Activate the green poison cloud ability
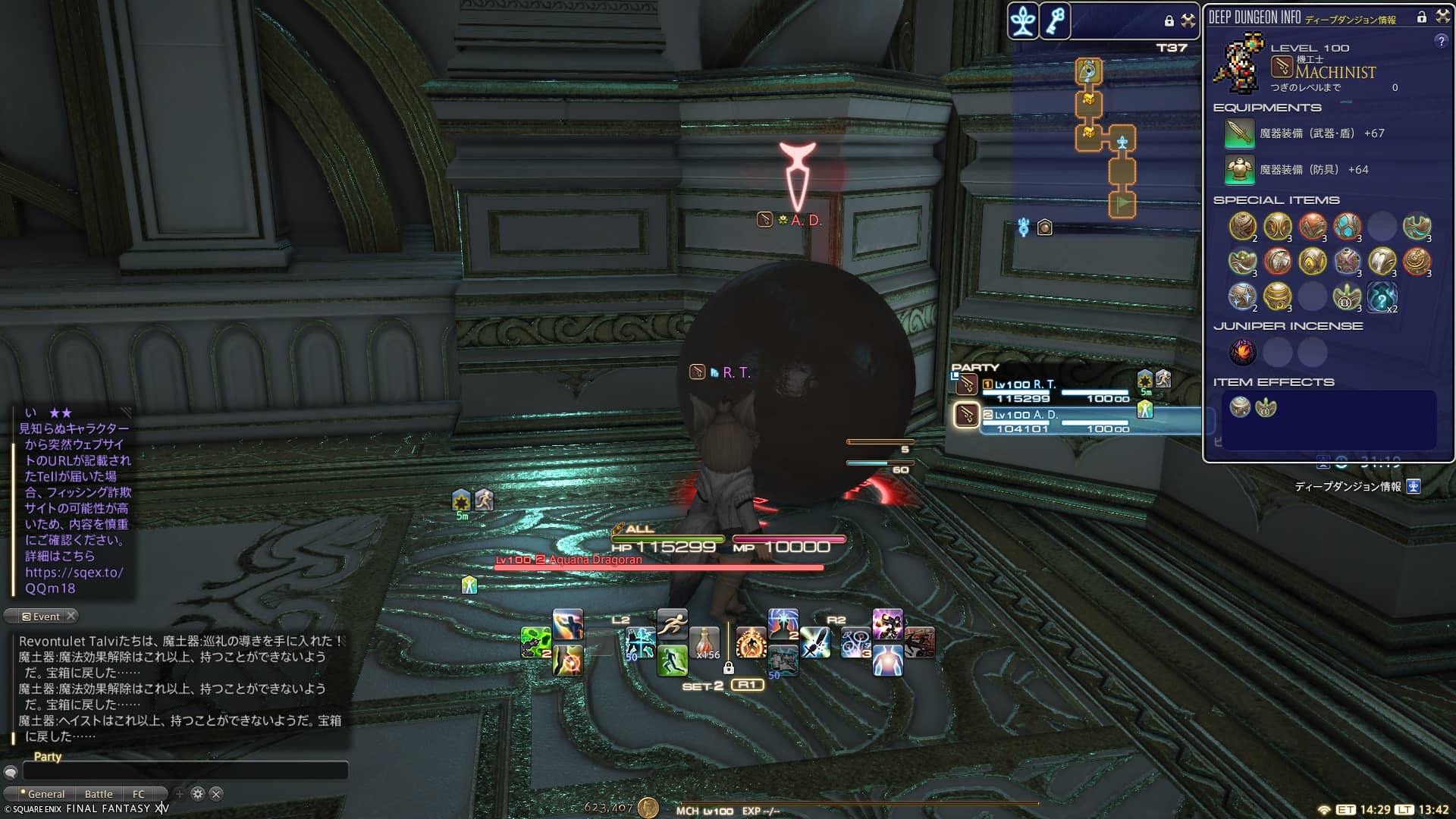The image size is (1456, 819). [535, 642]
